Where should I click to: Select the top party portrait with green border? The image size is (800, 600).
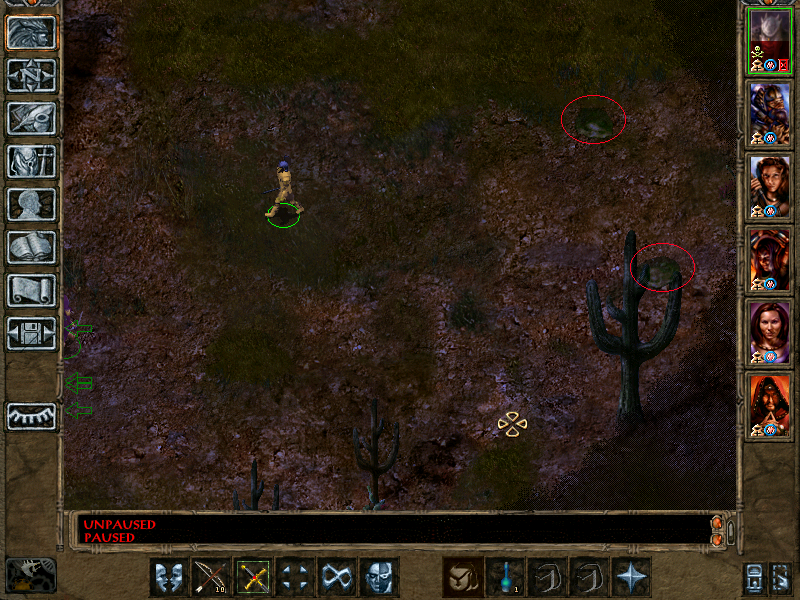point(770,40)
